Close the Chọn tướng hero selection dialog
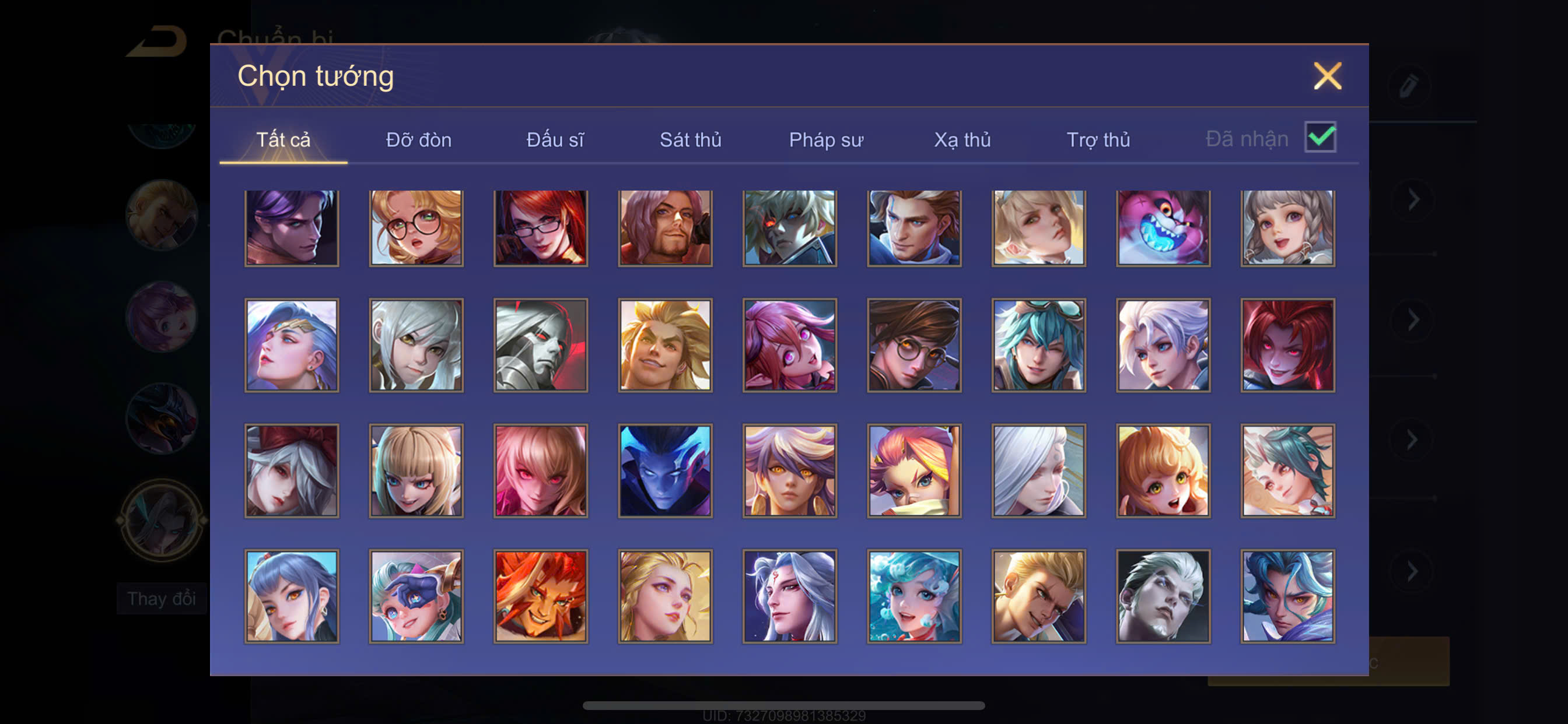The width and height of the screenshot is (1568, 724). click(x=1327, y=76)
